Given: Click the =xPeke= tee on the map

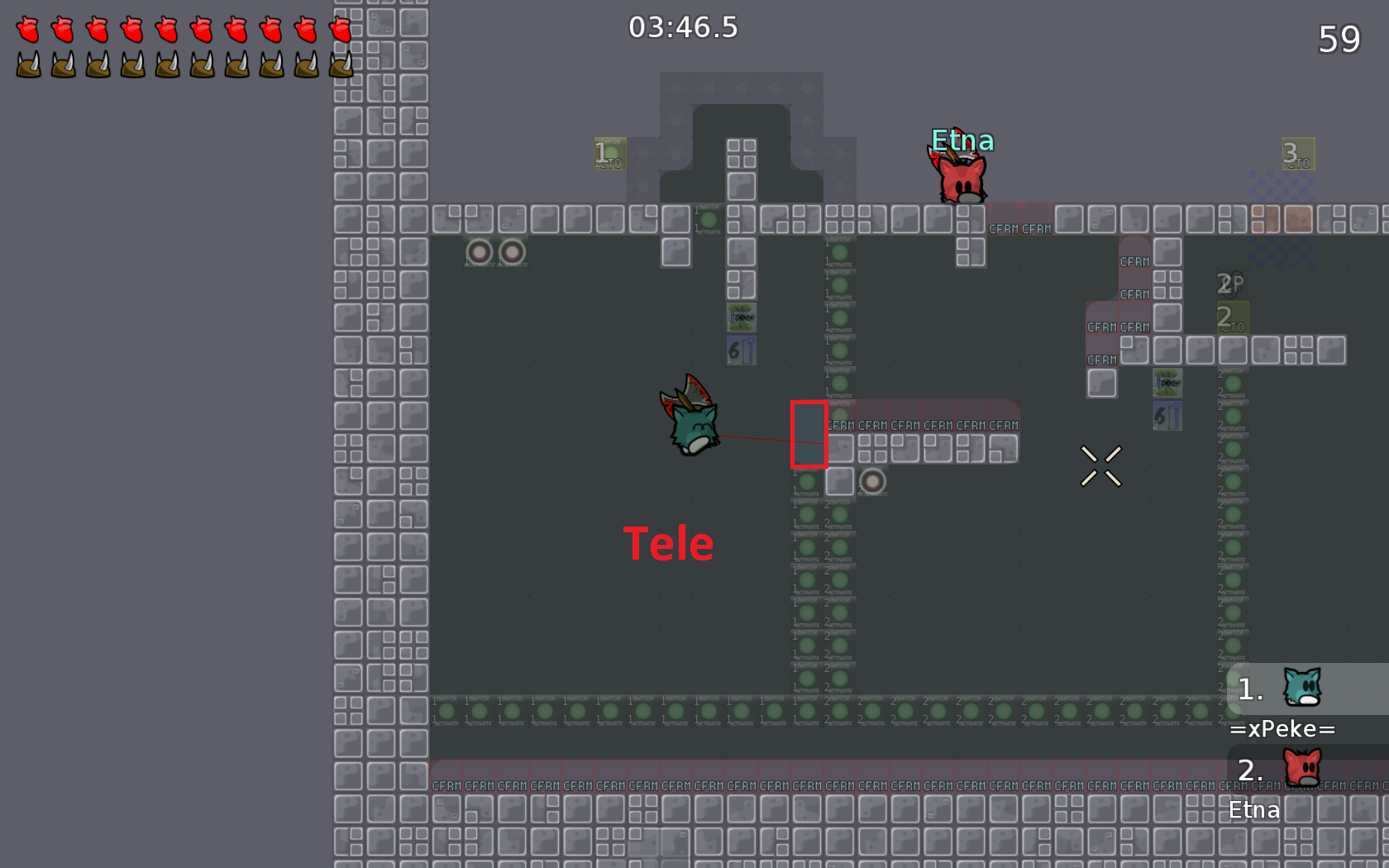Looking at the screenshot, I should 691,428.
